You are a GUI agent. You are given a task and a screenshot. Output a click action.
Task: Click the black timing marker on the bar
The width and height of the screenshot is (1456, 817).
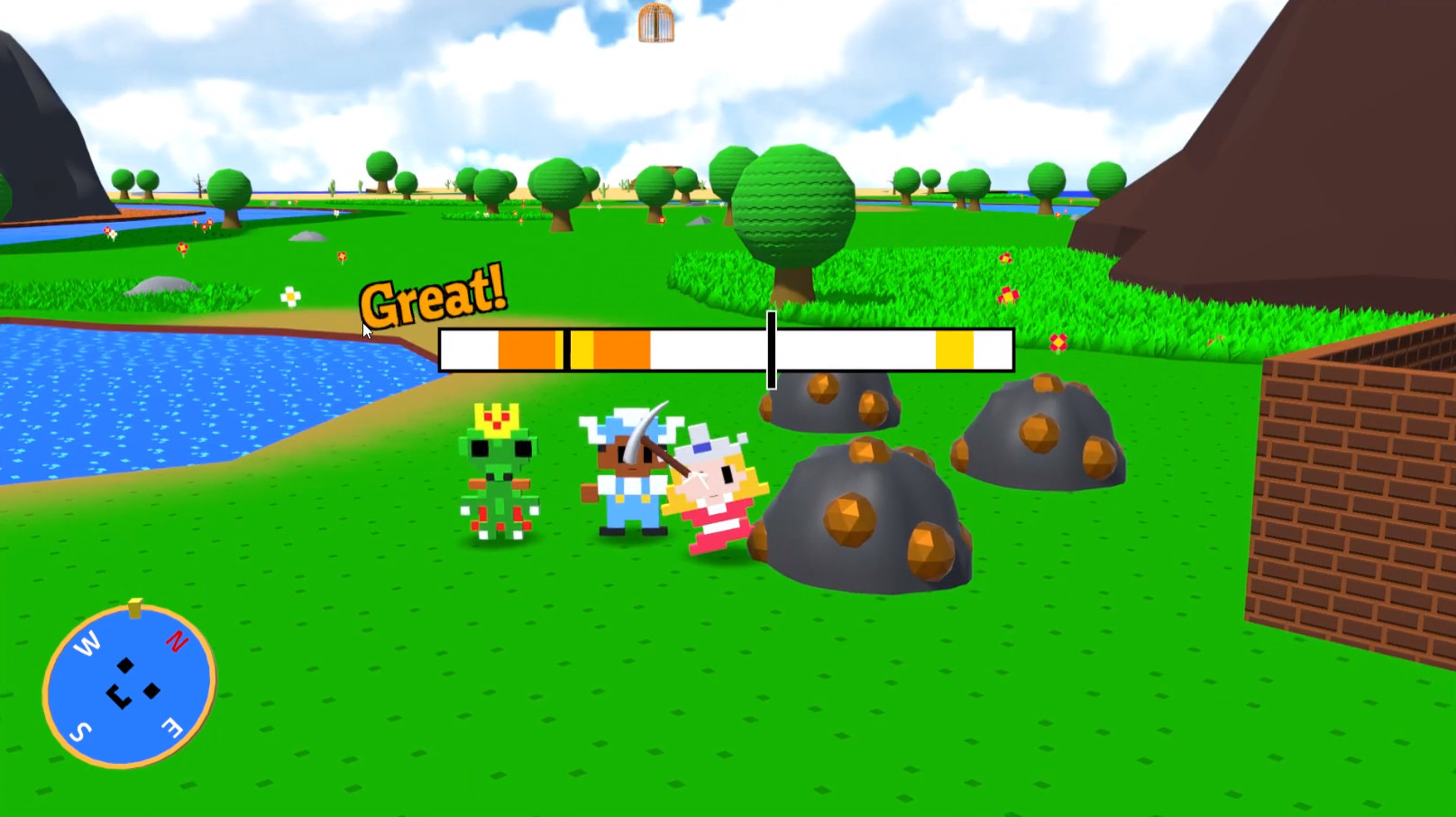pyautogui.click(x=772, y=350)
